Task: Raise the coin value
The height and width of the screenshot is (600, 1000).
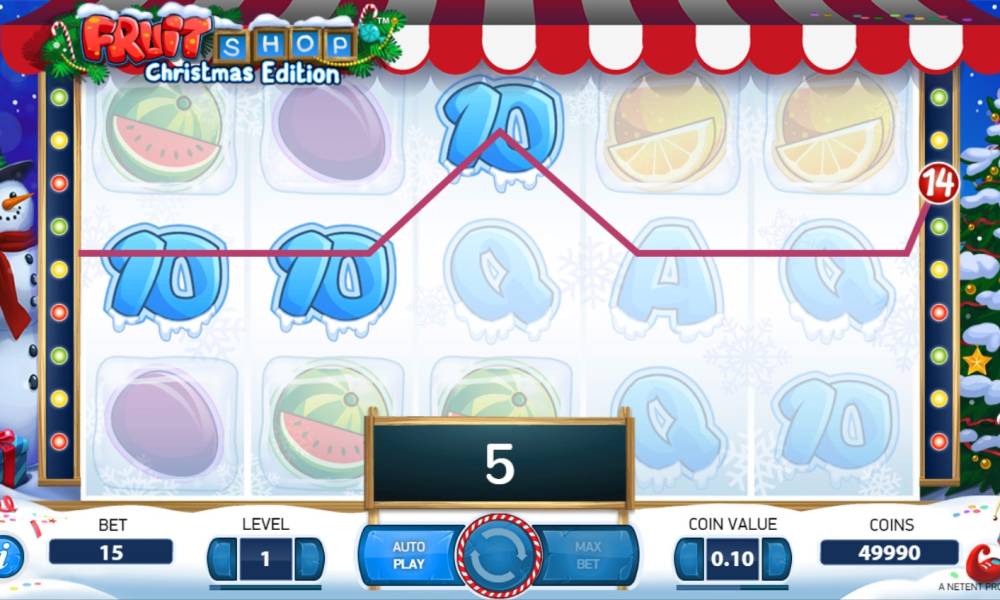Action: [776, 558]
